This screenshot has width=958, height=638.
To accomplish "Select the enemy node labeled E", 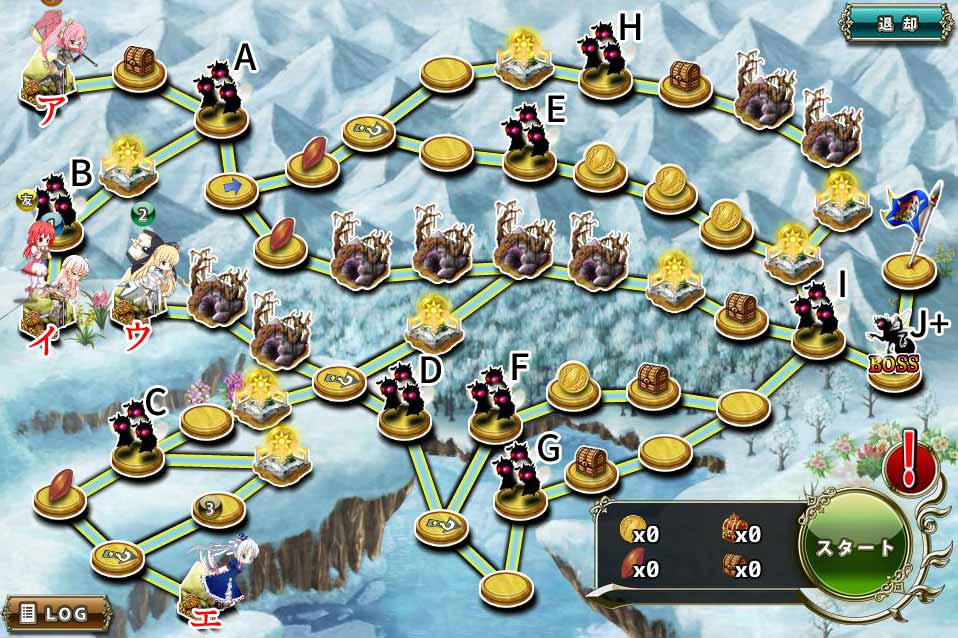I will 529,143.
